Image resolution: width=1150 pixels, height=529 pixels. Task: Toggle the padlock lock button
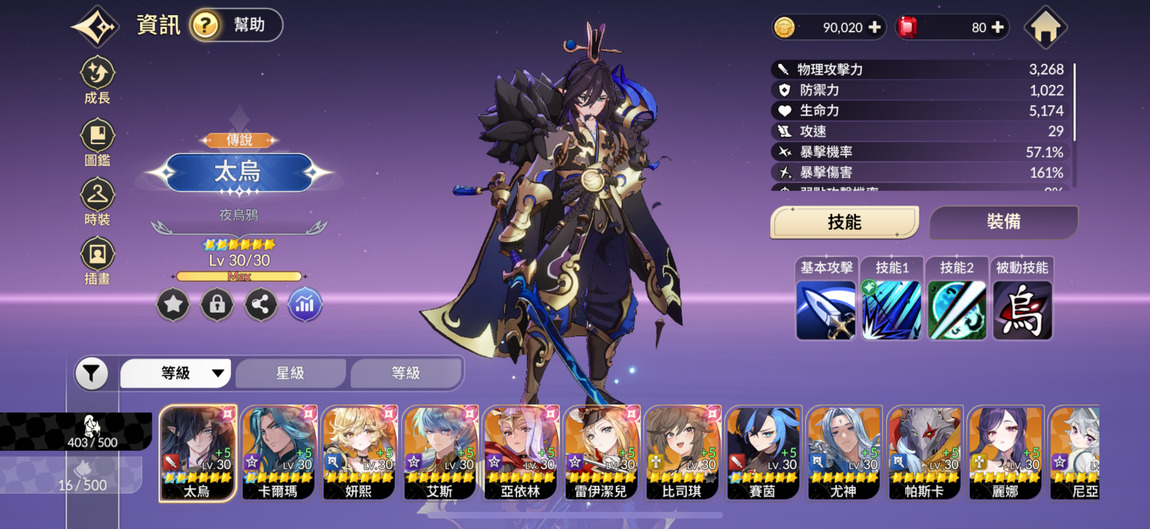tap(217, 305)
